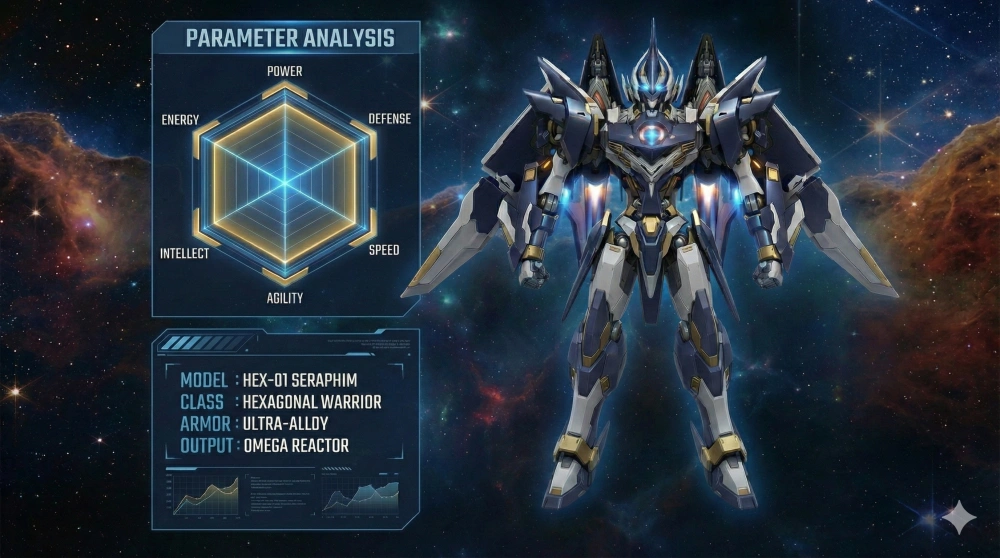Select the POWER stat label
The image size is (1000, 558).
[284, 71]
